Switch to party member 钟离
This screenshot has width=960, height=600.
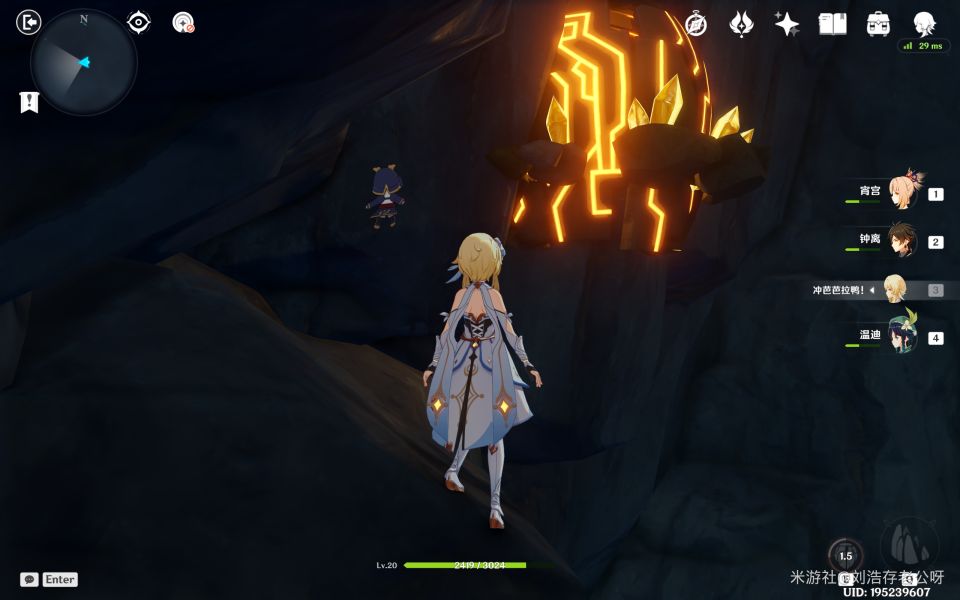(x=902, y=240)
